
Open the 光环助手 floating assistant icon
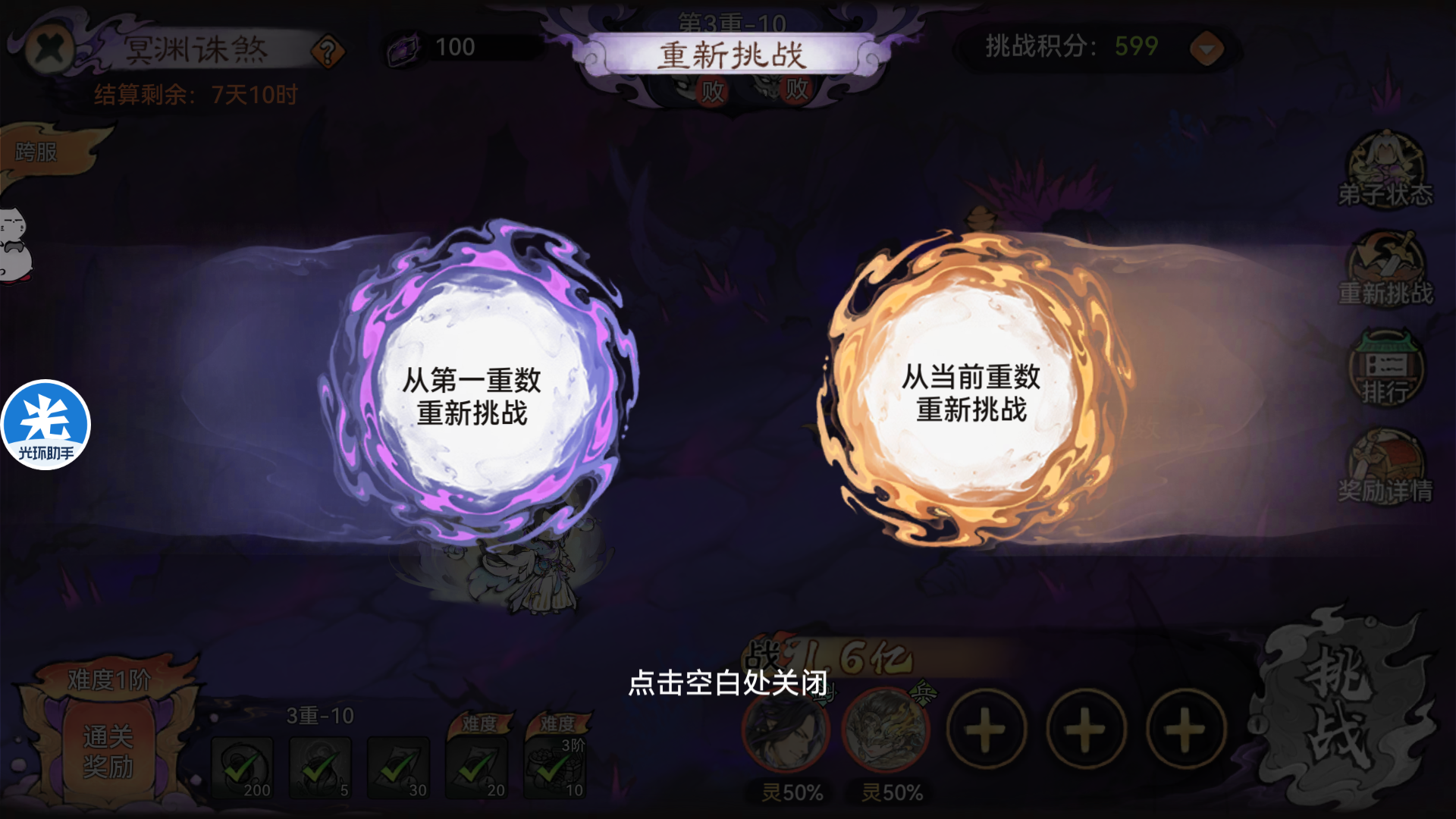pyautogui.click(x=45, y=425)
